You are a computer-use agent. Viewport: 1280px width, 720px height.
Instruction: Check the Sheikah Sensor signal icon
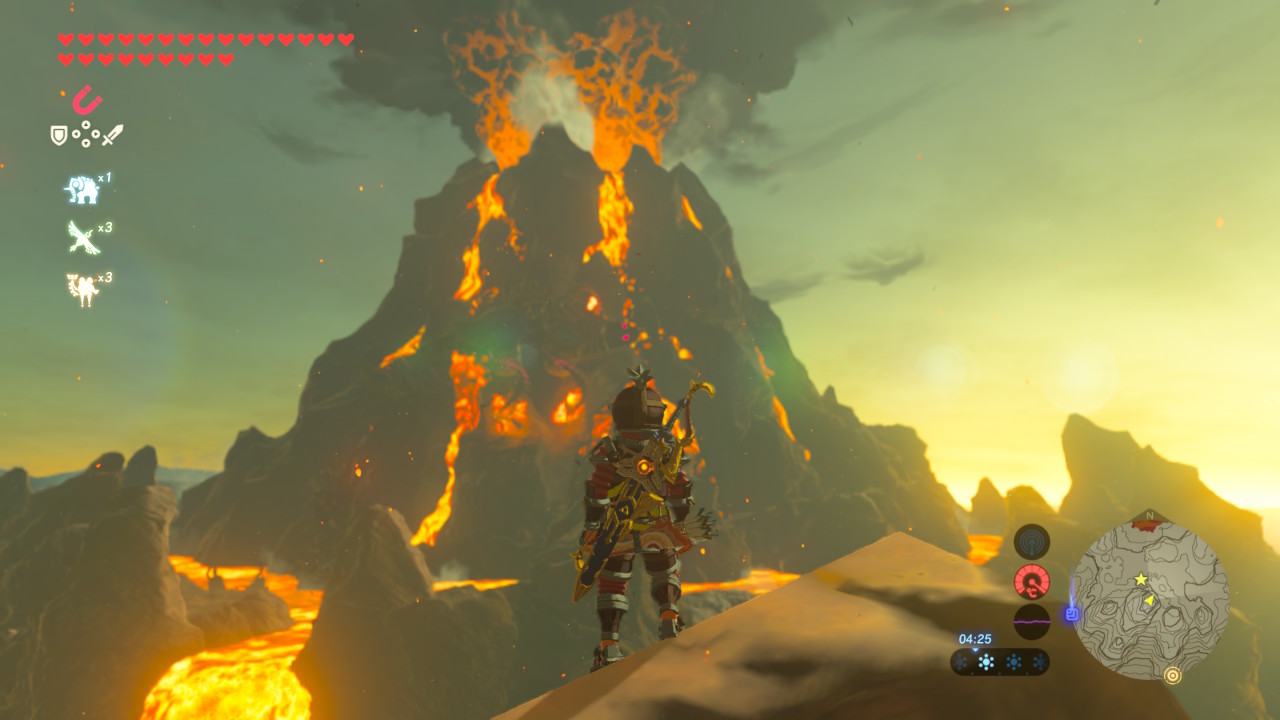(1032, 542)
